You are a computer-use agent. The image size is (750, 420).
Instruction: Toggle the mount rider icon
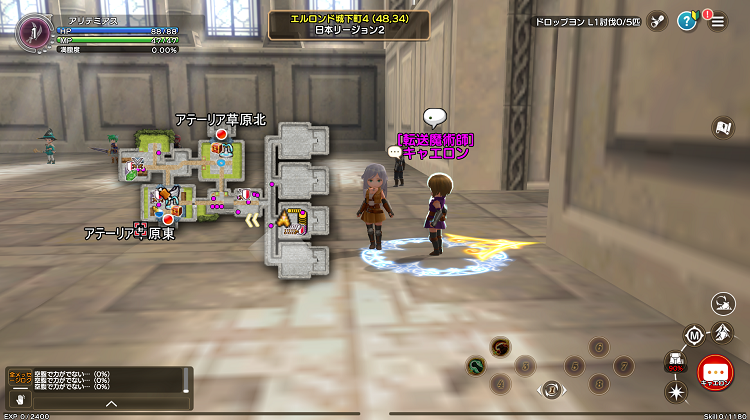723,304
